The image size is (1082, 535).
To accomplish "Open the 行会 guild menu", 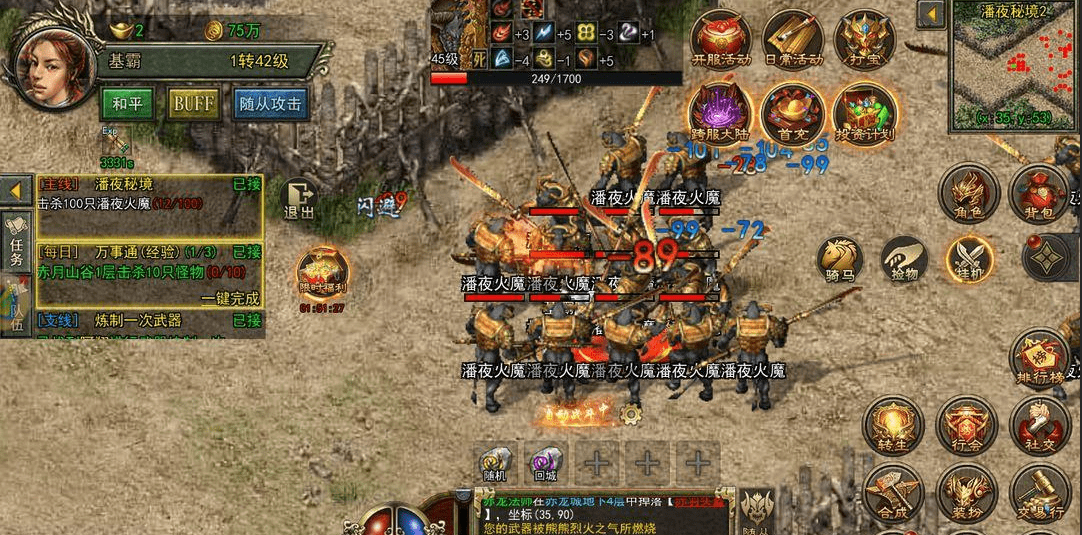I will [x=966, y=424].
